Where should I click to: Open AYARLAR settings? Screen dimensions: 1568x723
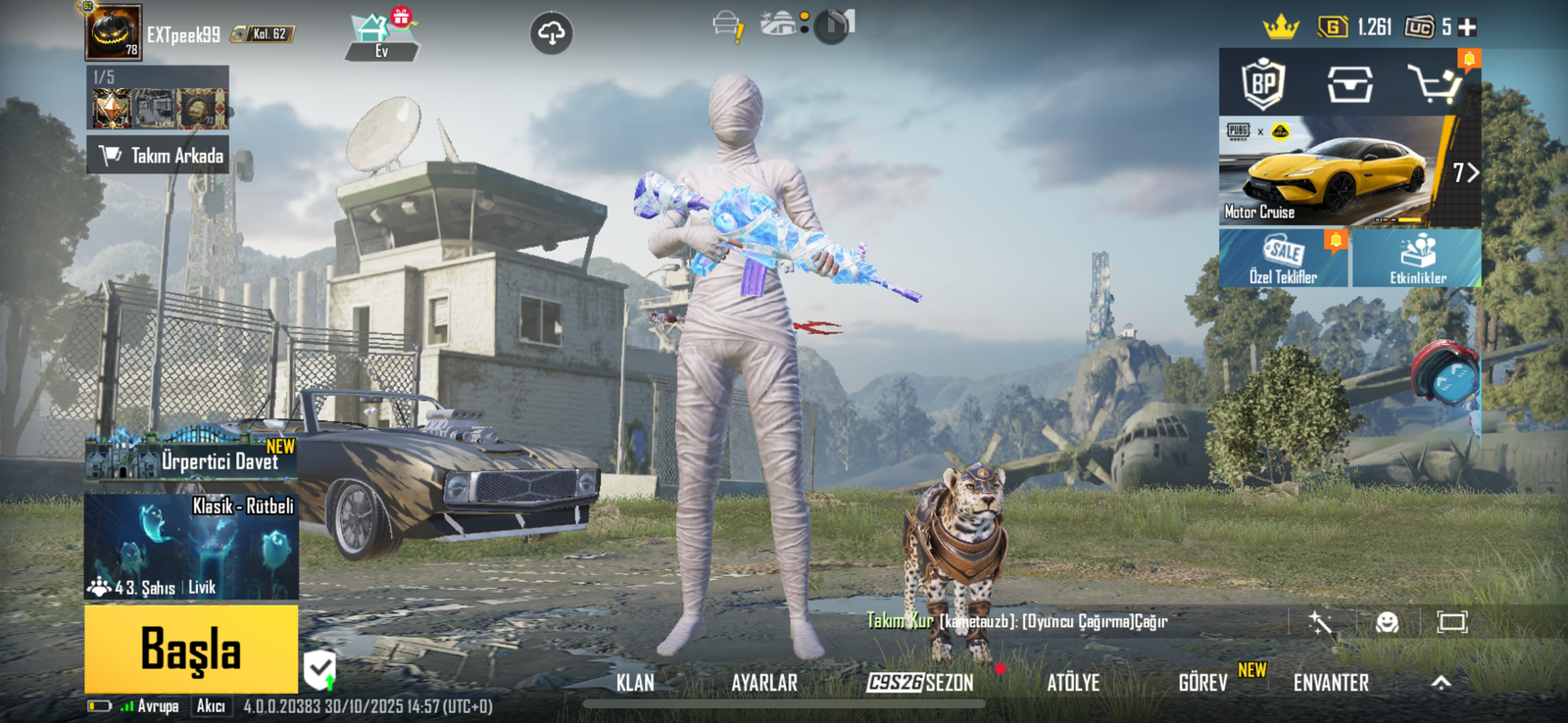[x=764, y=683]
